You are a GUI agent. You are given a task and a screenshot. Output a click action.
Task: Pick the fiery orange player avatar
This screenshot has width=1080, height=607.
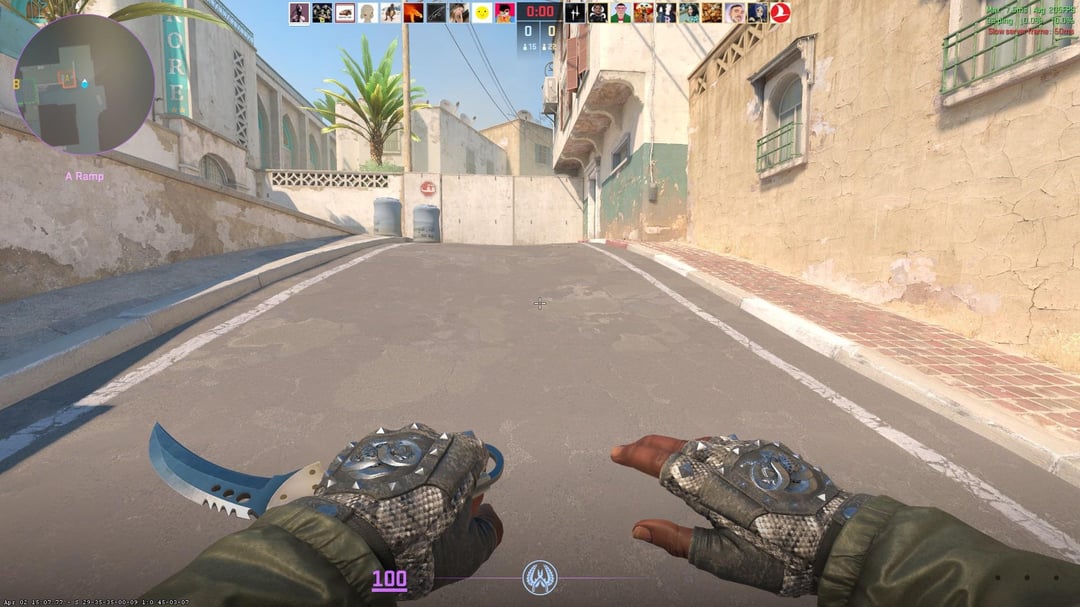click(413, 12)
